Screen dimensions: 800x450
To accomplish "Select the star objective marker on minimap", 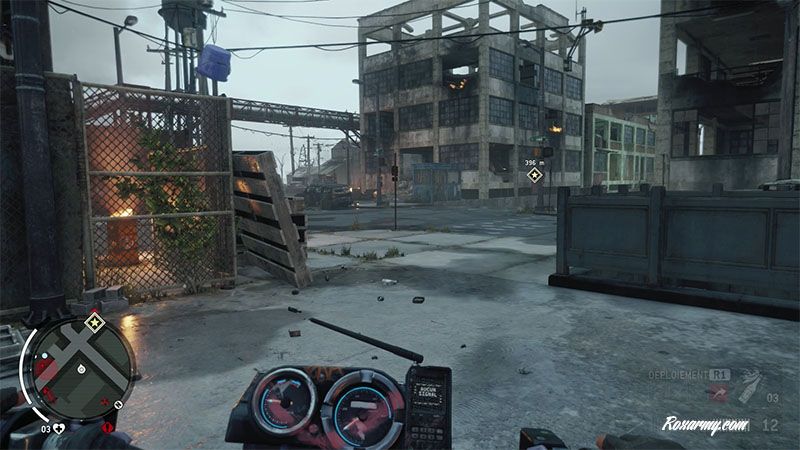I will [x=94, y=322].
